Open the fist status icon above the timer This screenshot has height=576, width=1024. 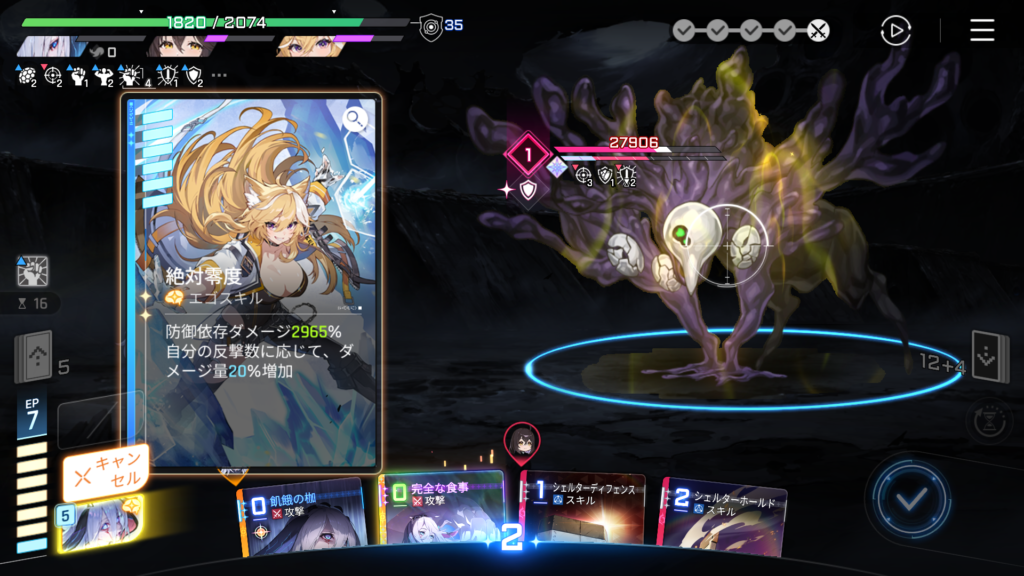tap(32, 271)
